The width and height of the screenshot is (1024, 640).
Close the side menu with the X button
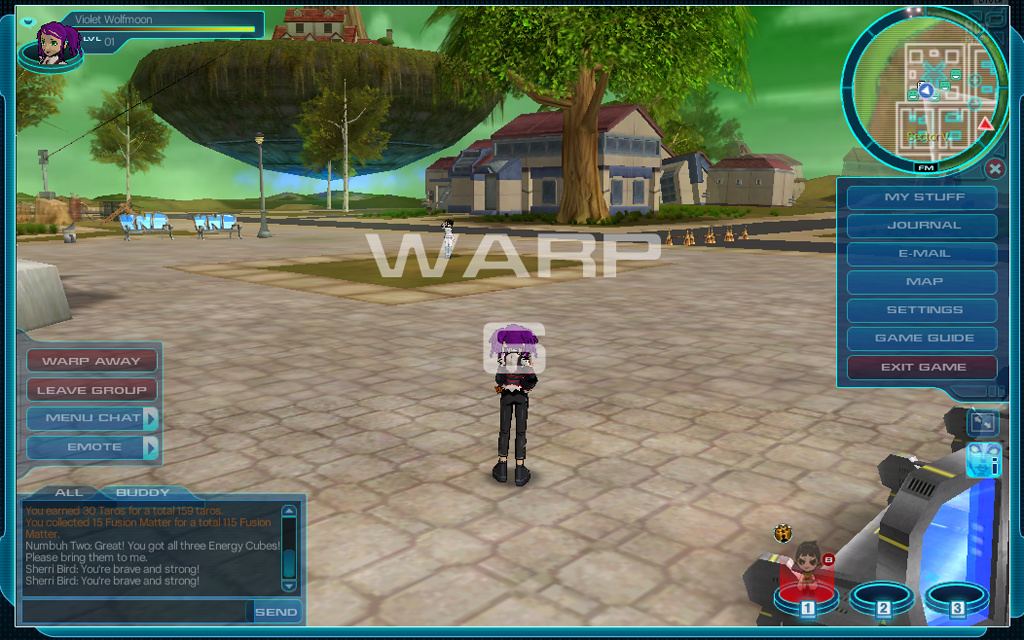tap(994, 168)
